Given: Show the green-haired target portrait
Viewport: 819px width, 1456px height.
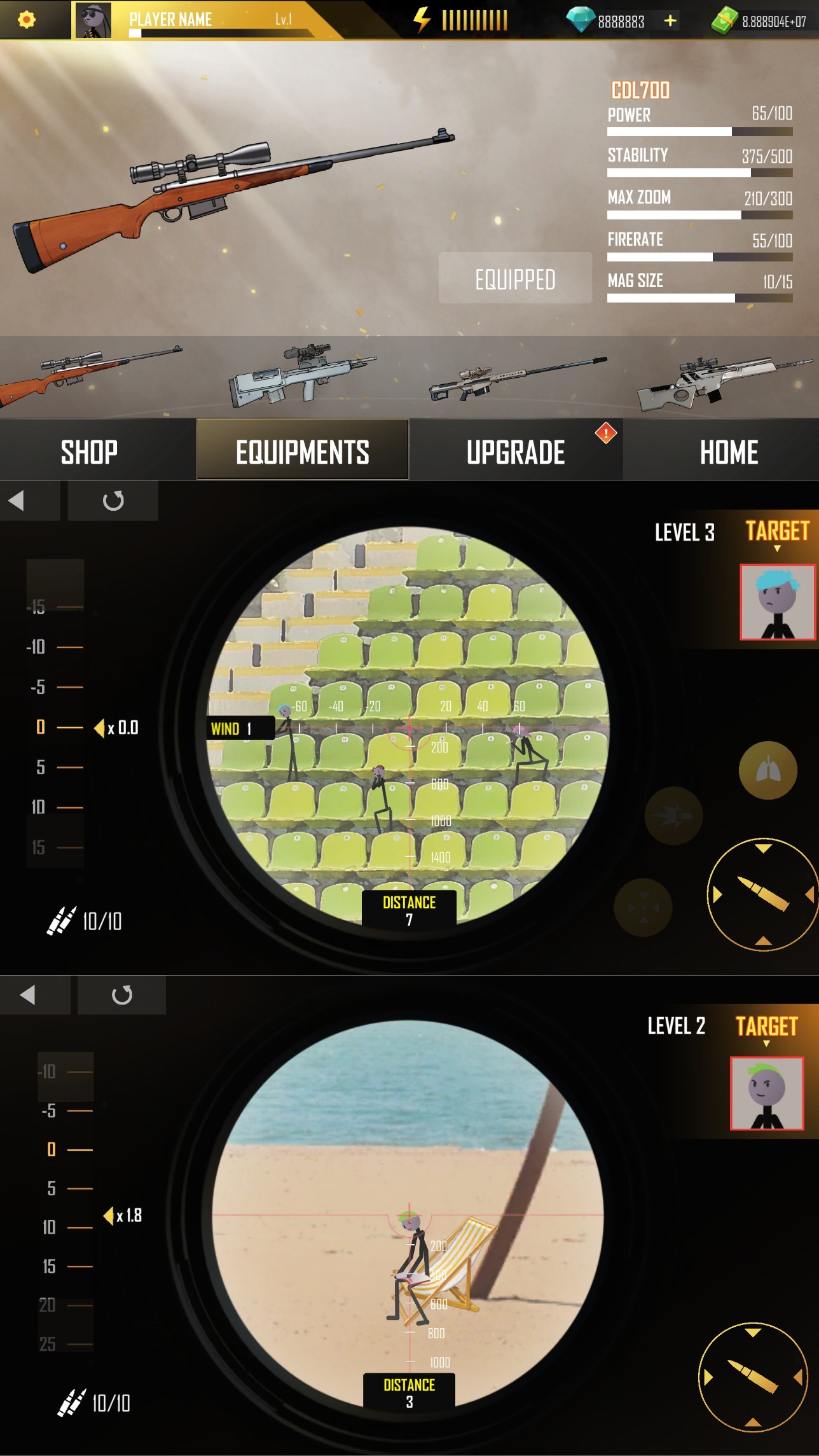Looking at the screenshot, I should [x=767, y=1093].
